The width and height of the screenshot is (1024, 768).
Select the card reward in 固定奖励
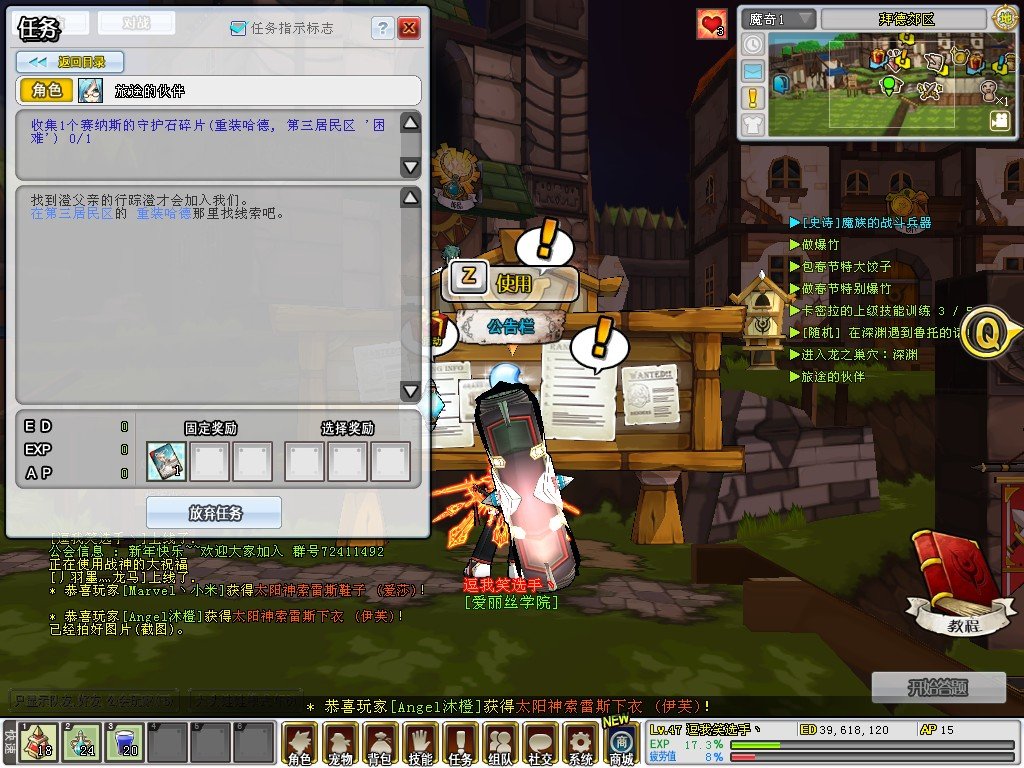[166, 462]
